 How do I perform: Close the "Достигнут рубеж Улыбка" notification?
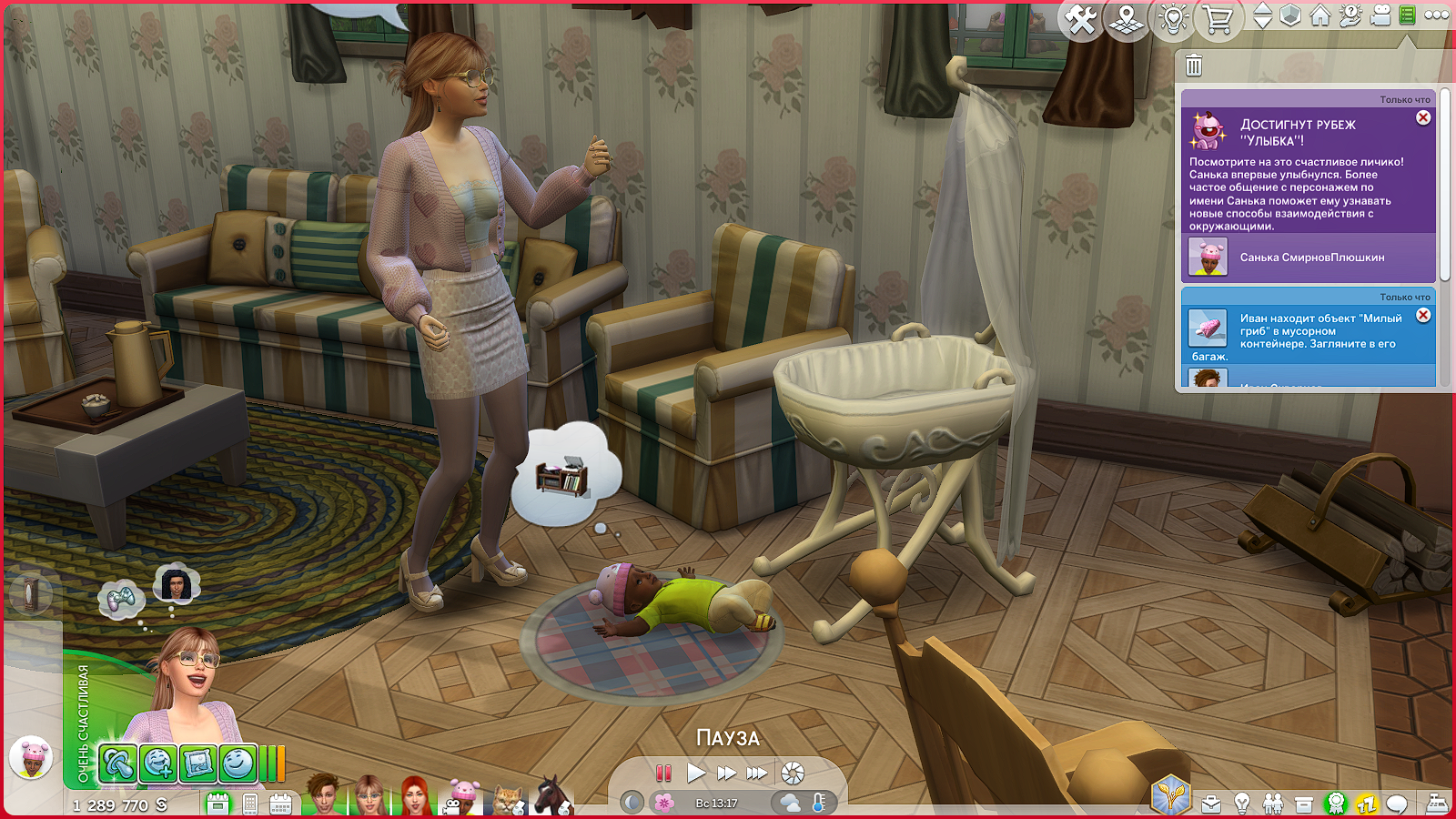tap(1423, 118)
